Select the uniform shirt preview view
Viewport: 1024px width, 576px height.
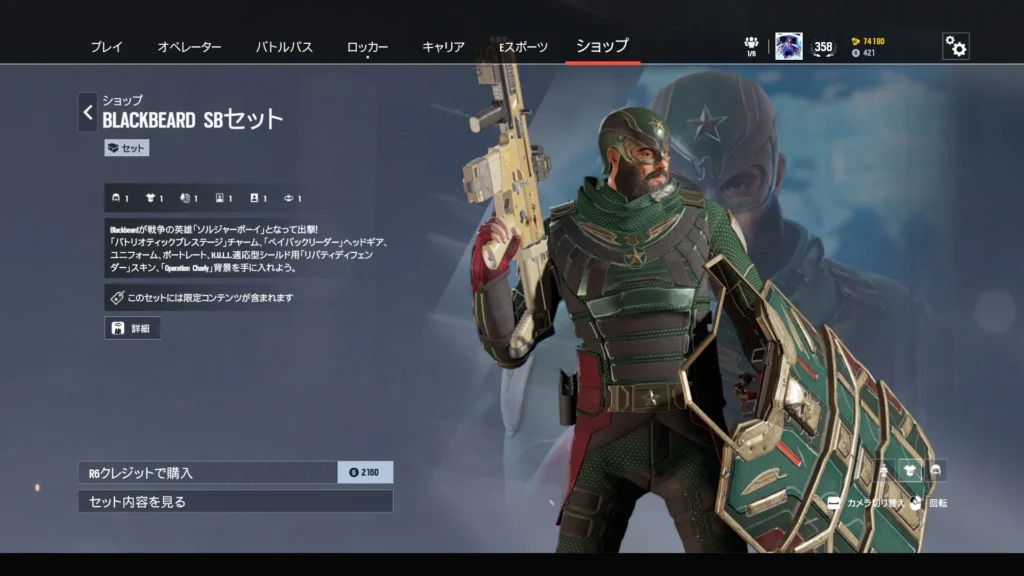[910, 470]
